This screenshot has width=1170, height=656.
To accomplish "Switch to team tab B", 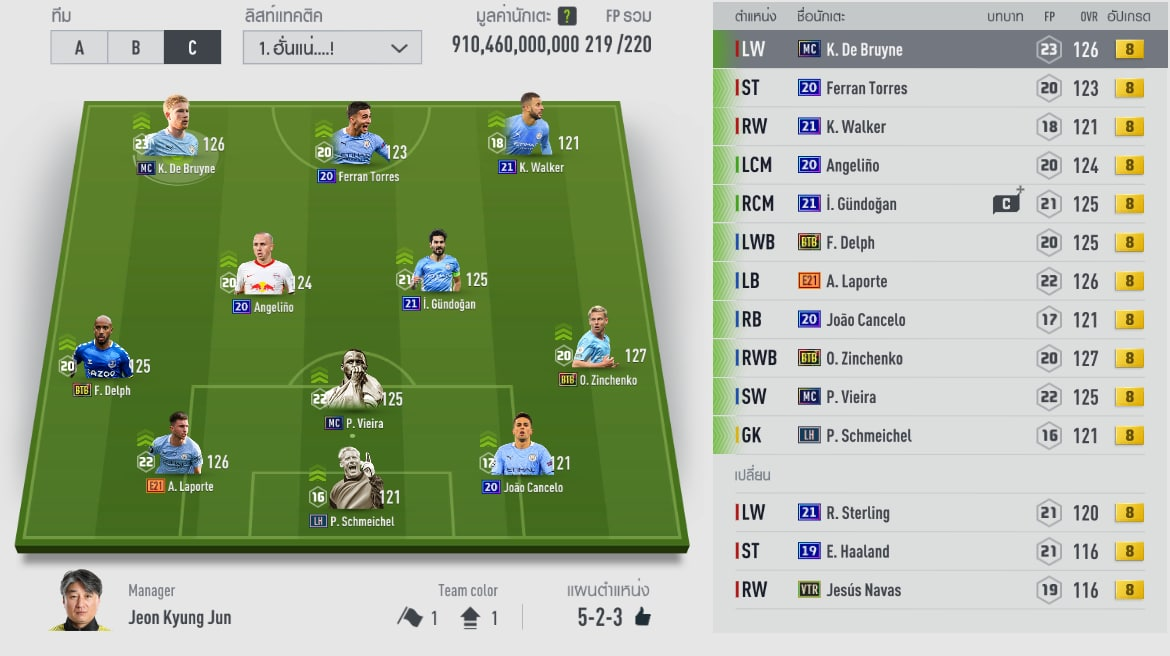I will (x=136, y=48).
